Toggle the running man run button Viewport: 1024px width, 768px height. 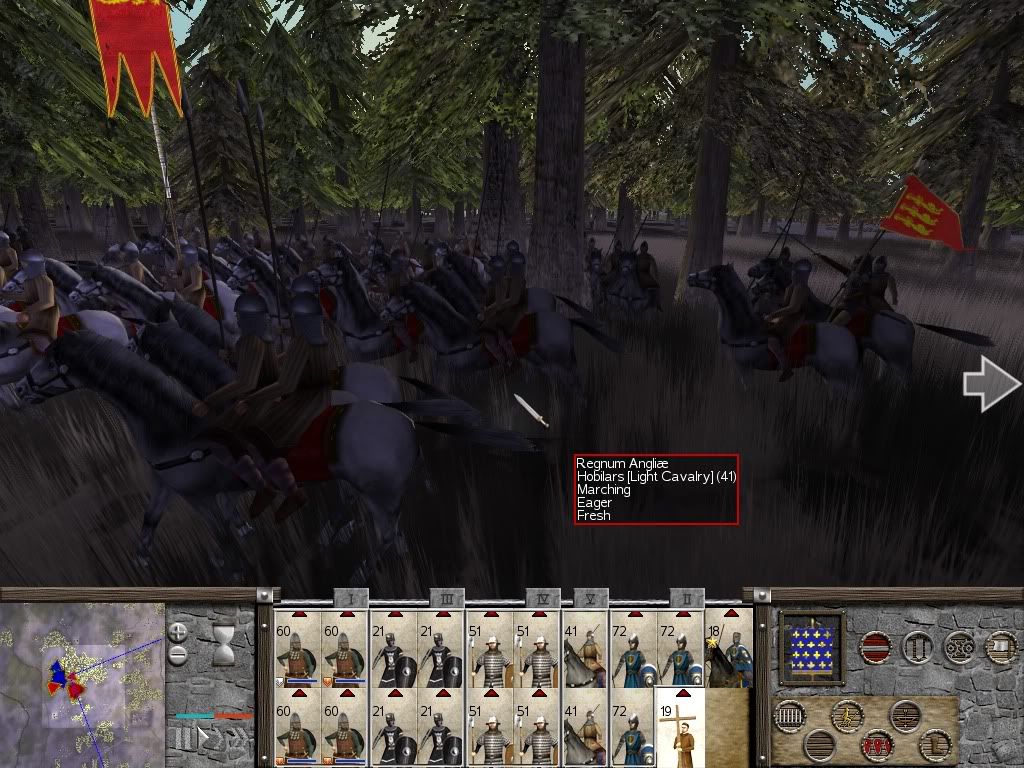[x=848, y=716]
